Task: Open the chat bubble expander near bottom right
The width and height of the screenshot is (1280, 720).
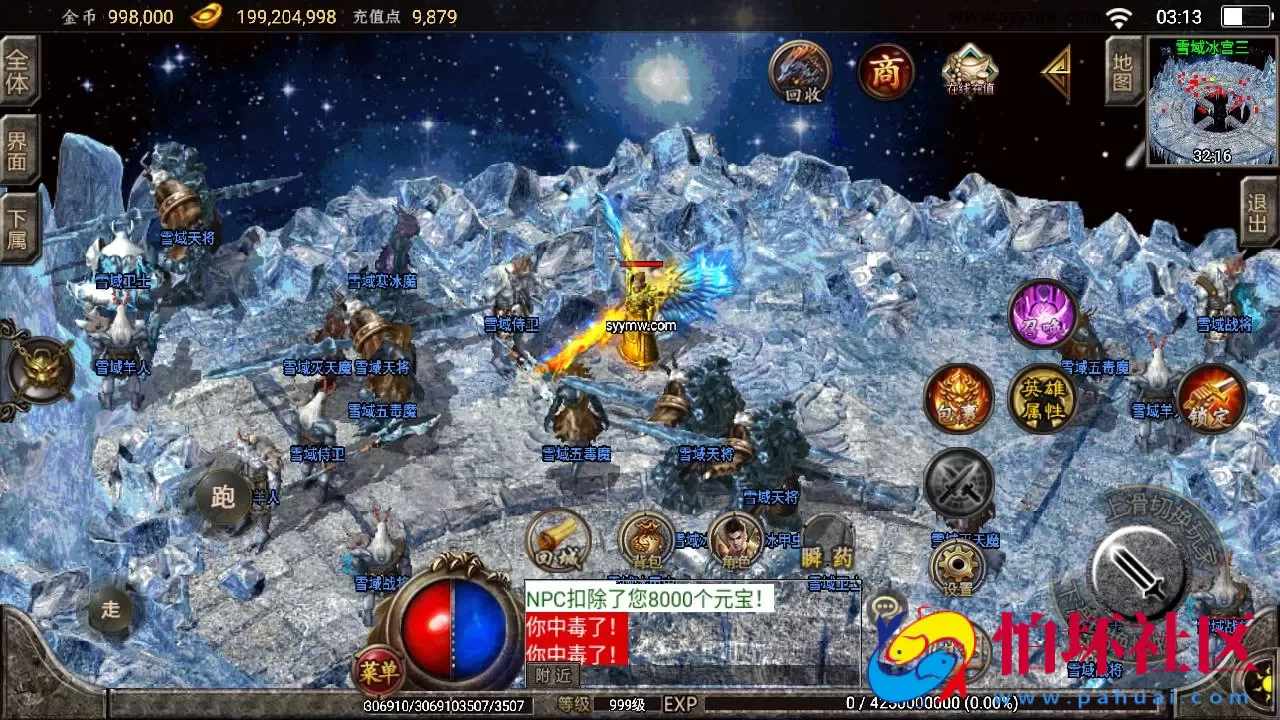Action: 884,606
